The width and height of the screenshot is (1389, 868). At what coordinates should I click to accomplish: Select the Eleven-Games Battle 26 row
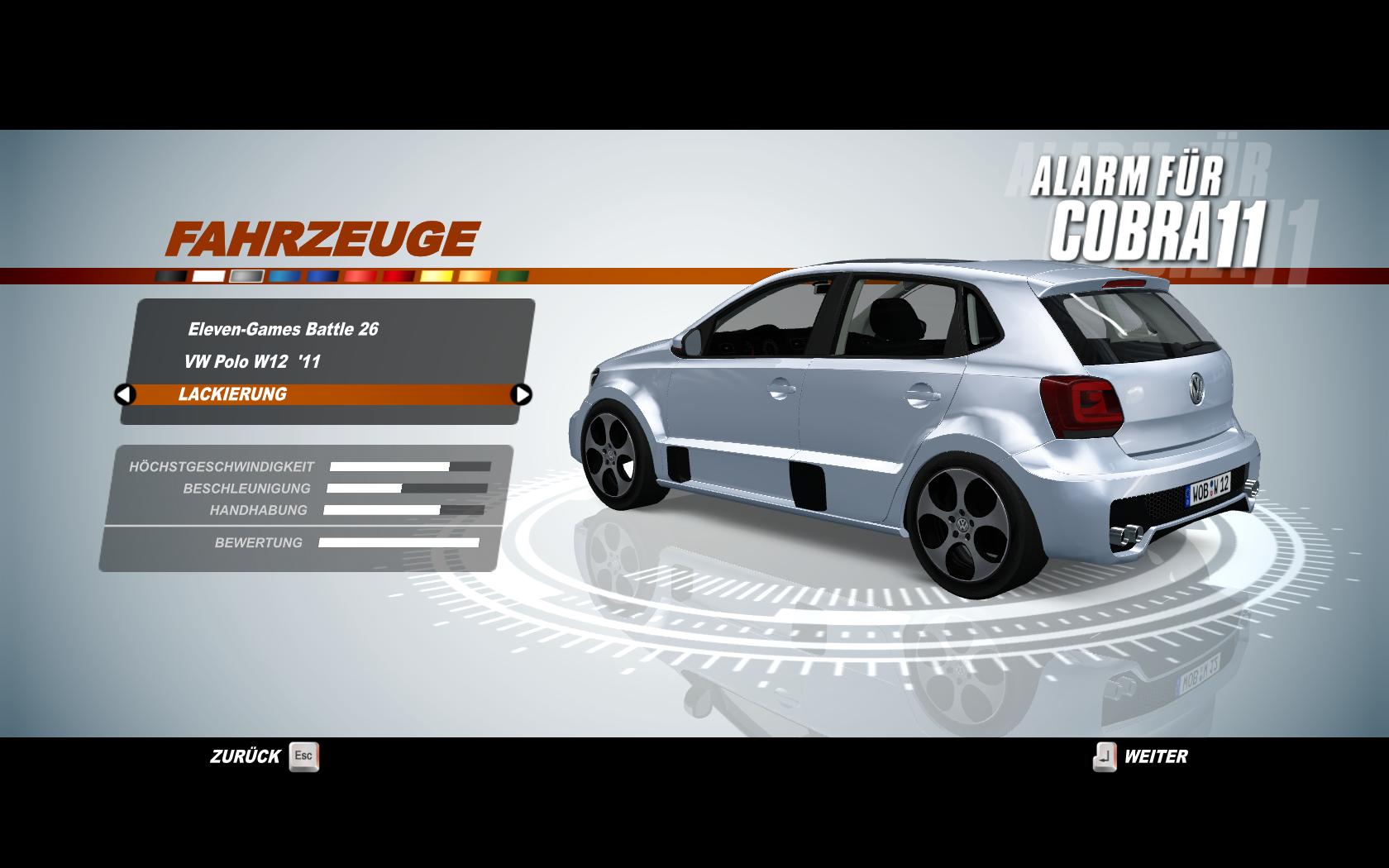click(x=283, y=329)
